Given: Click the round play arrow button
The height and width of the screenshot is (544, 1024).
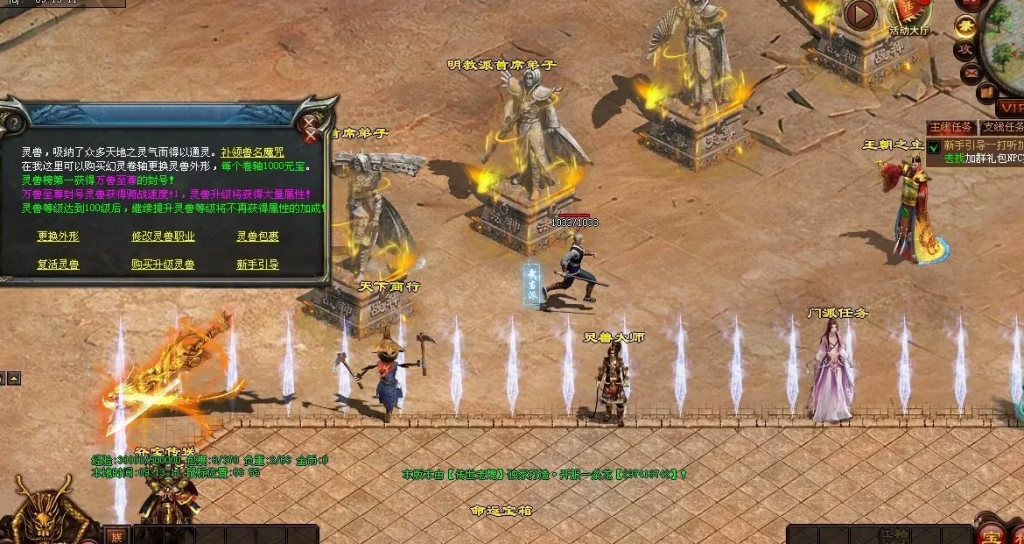Looking at the screenshot, I should tap(860, 14).
